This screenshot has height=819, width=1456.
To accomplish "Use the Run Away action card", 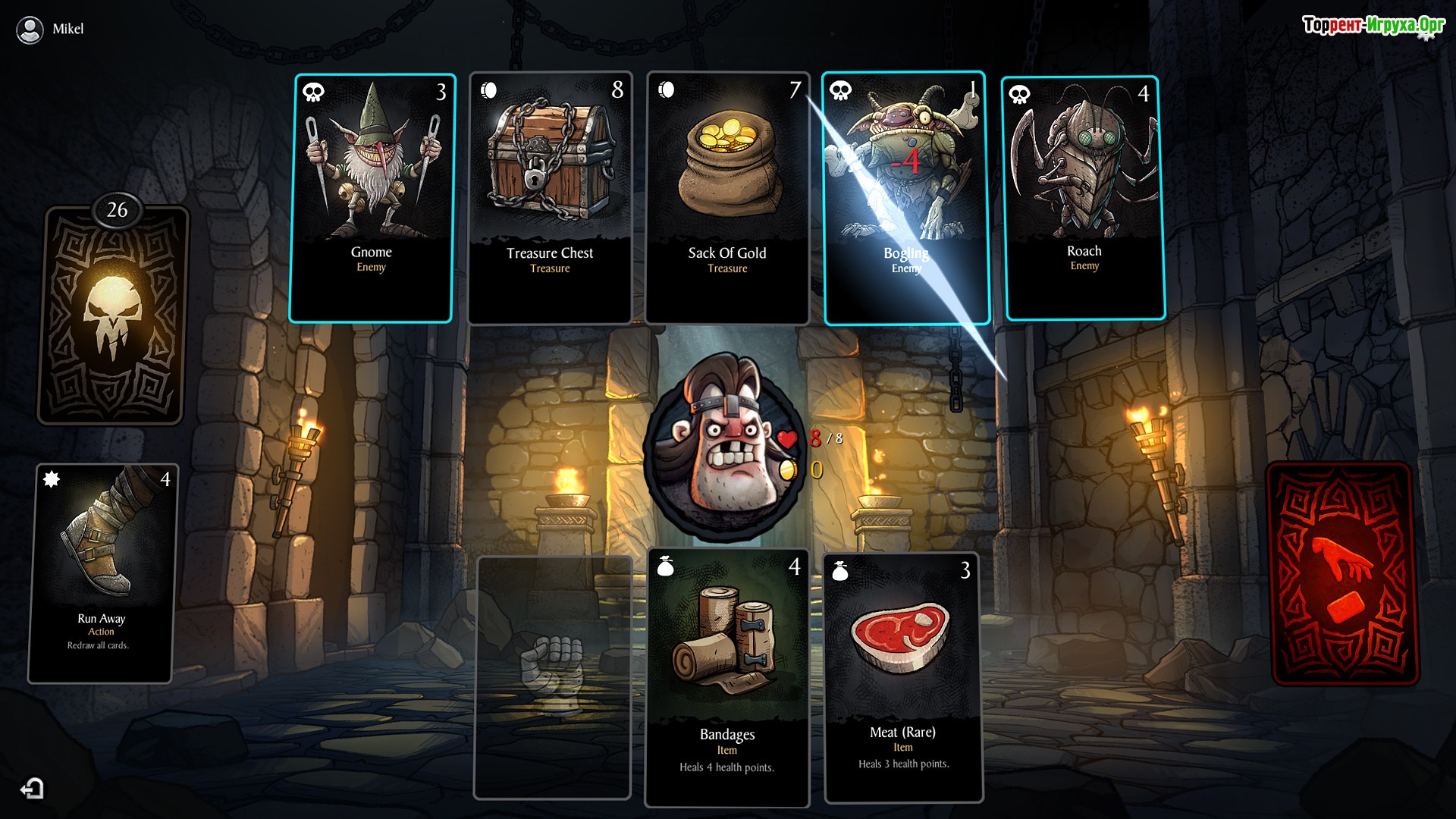I will [x=102, y=573].
